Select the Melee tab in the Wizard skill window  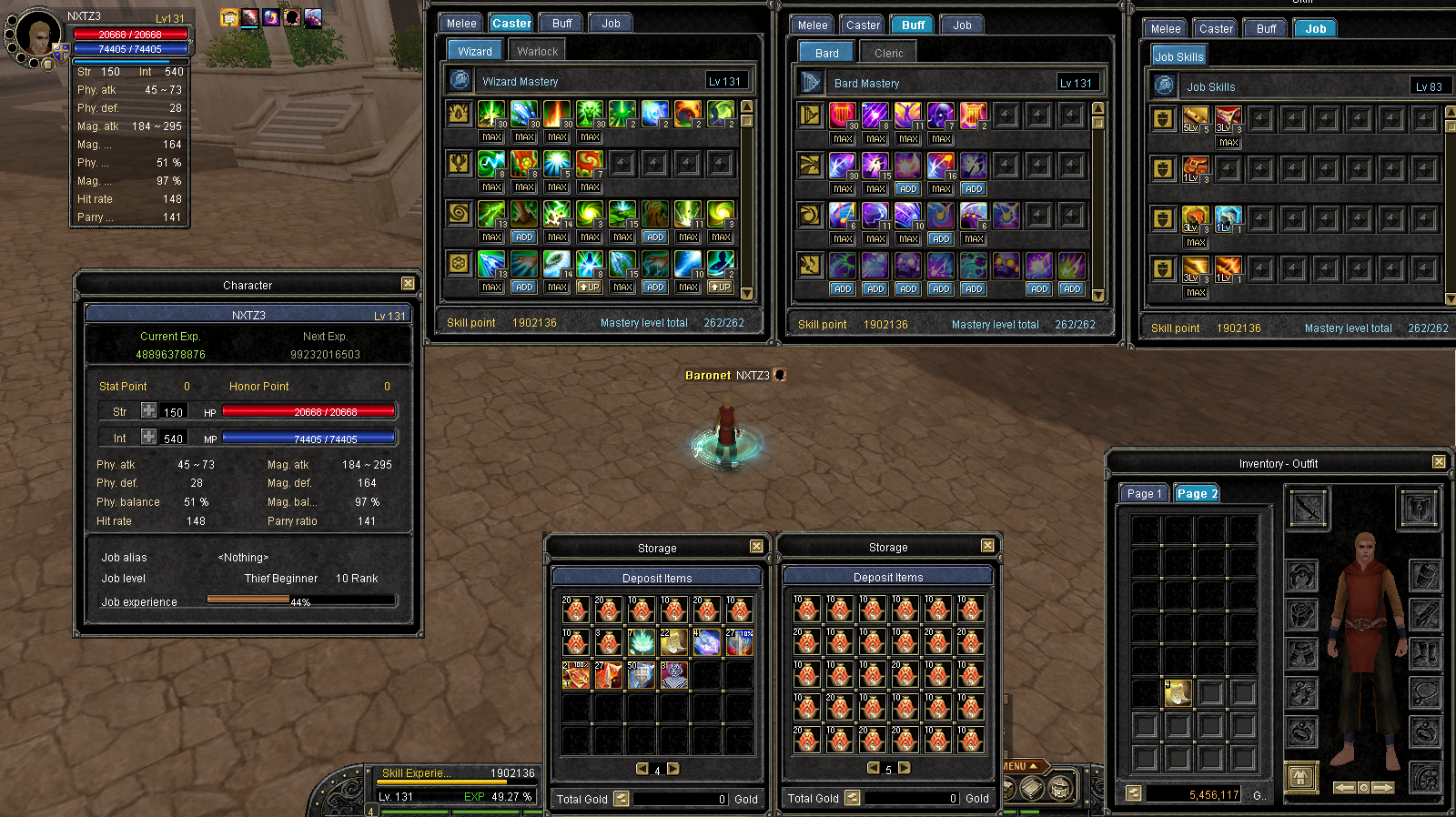tap(461, 23)
